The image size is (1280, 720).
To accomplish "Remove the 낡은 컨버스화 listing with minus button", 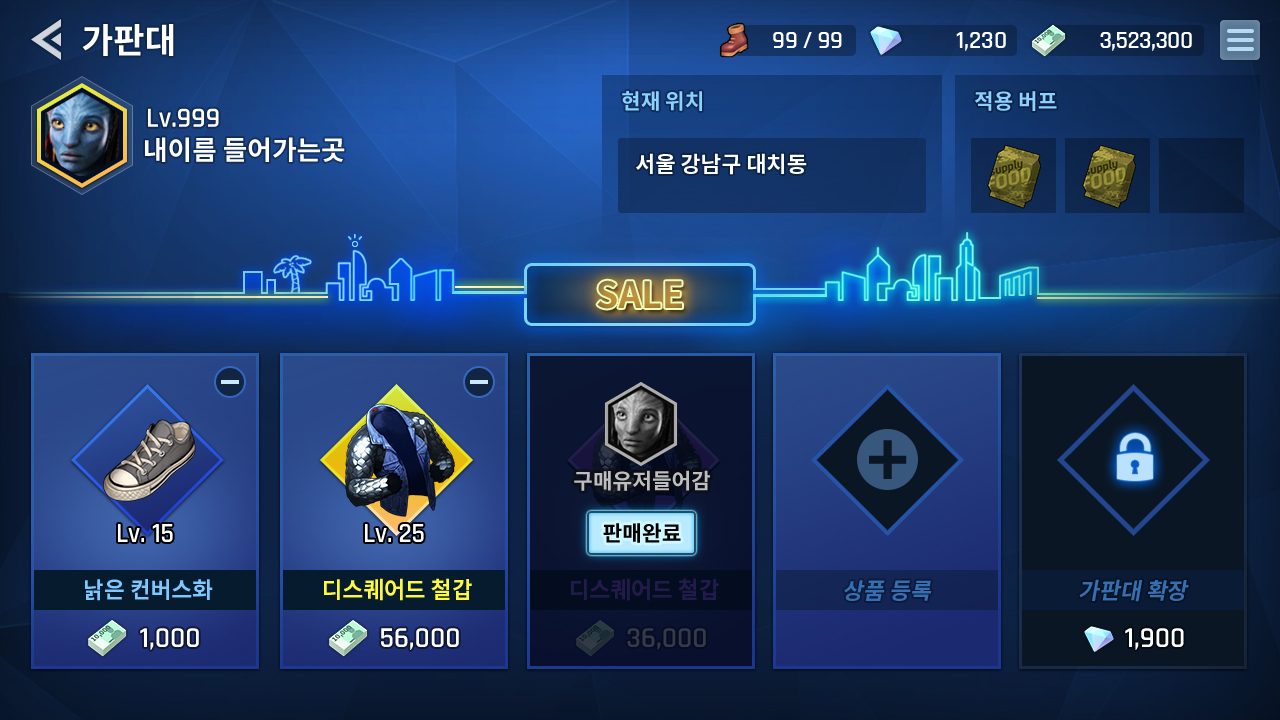I will pos(229,382).
